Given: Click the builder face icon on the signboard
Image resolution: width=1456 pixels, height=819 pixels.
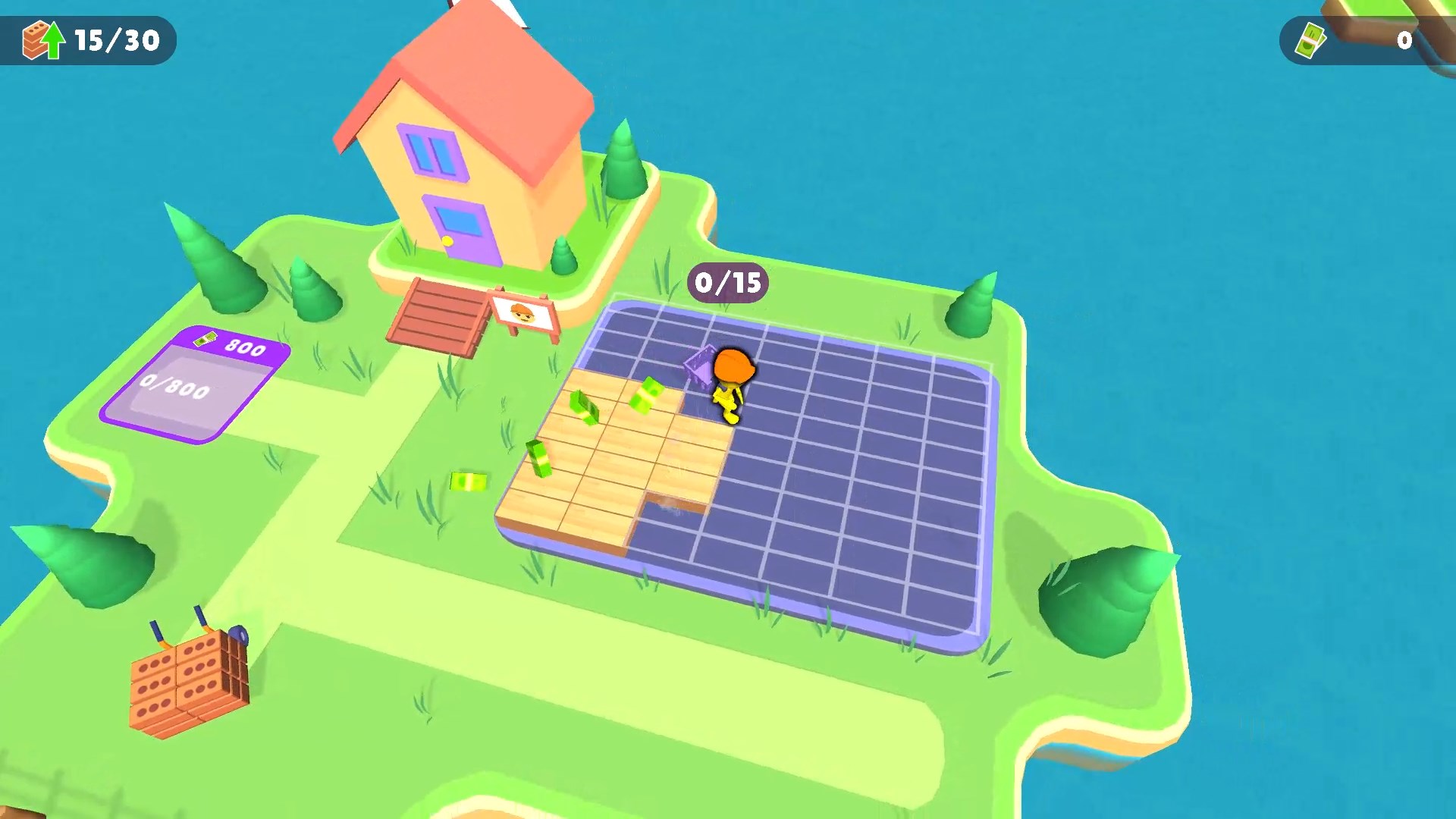Looking at the screenshot, I should click(523, 313).
